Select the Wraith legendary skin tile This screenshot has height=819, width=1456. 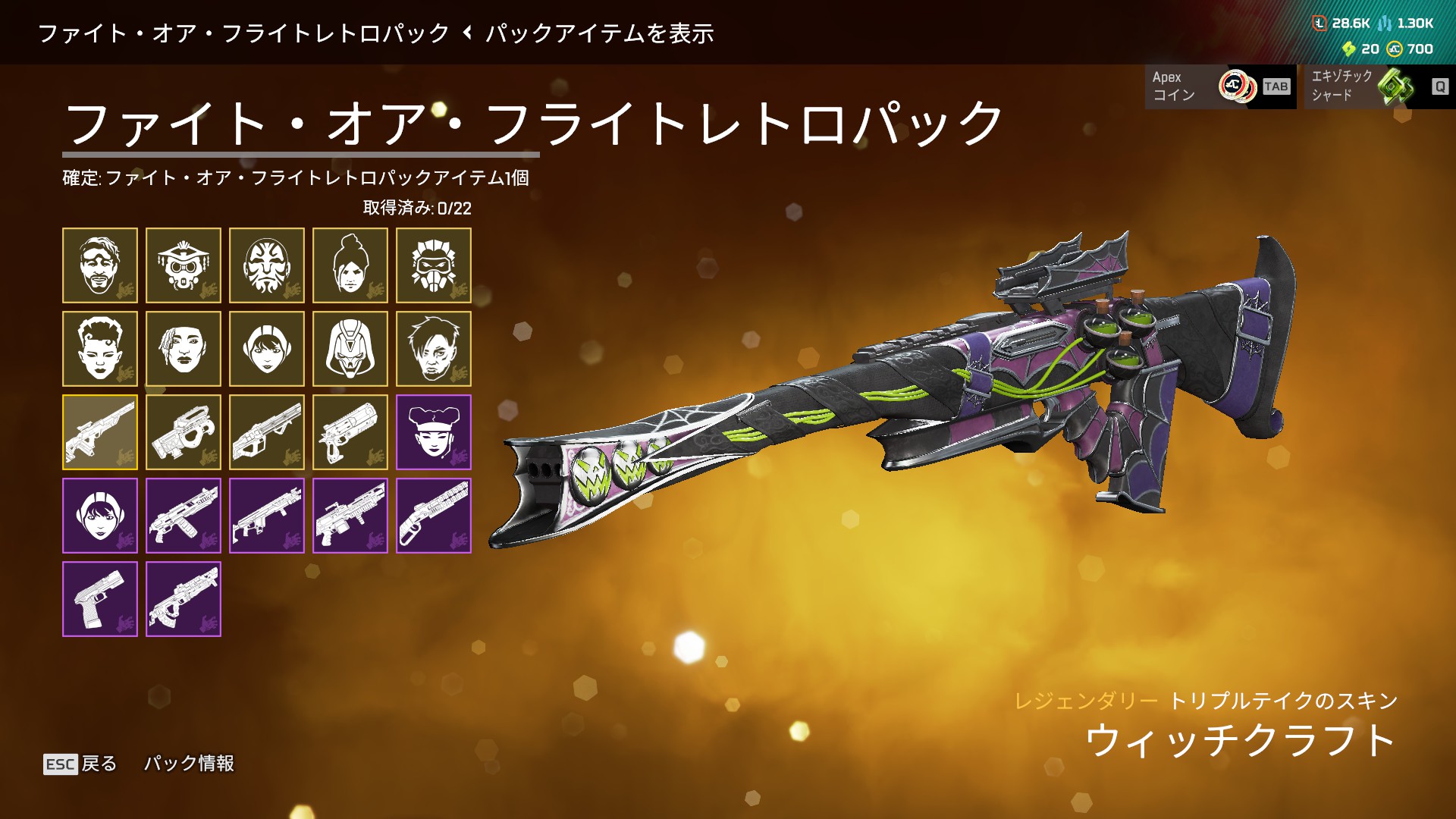[350, 265]
